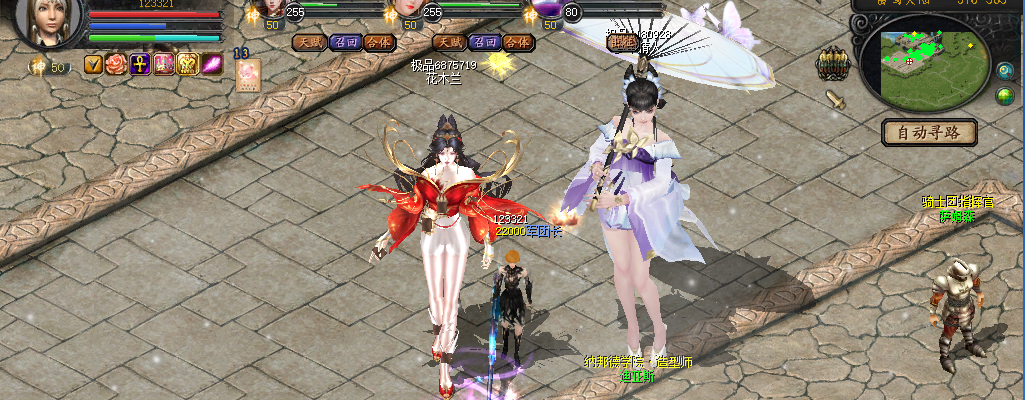Viewport: 1025px width, 400px height.
Task: Open the team icon showing four soldiers
Action: 832,64
